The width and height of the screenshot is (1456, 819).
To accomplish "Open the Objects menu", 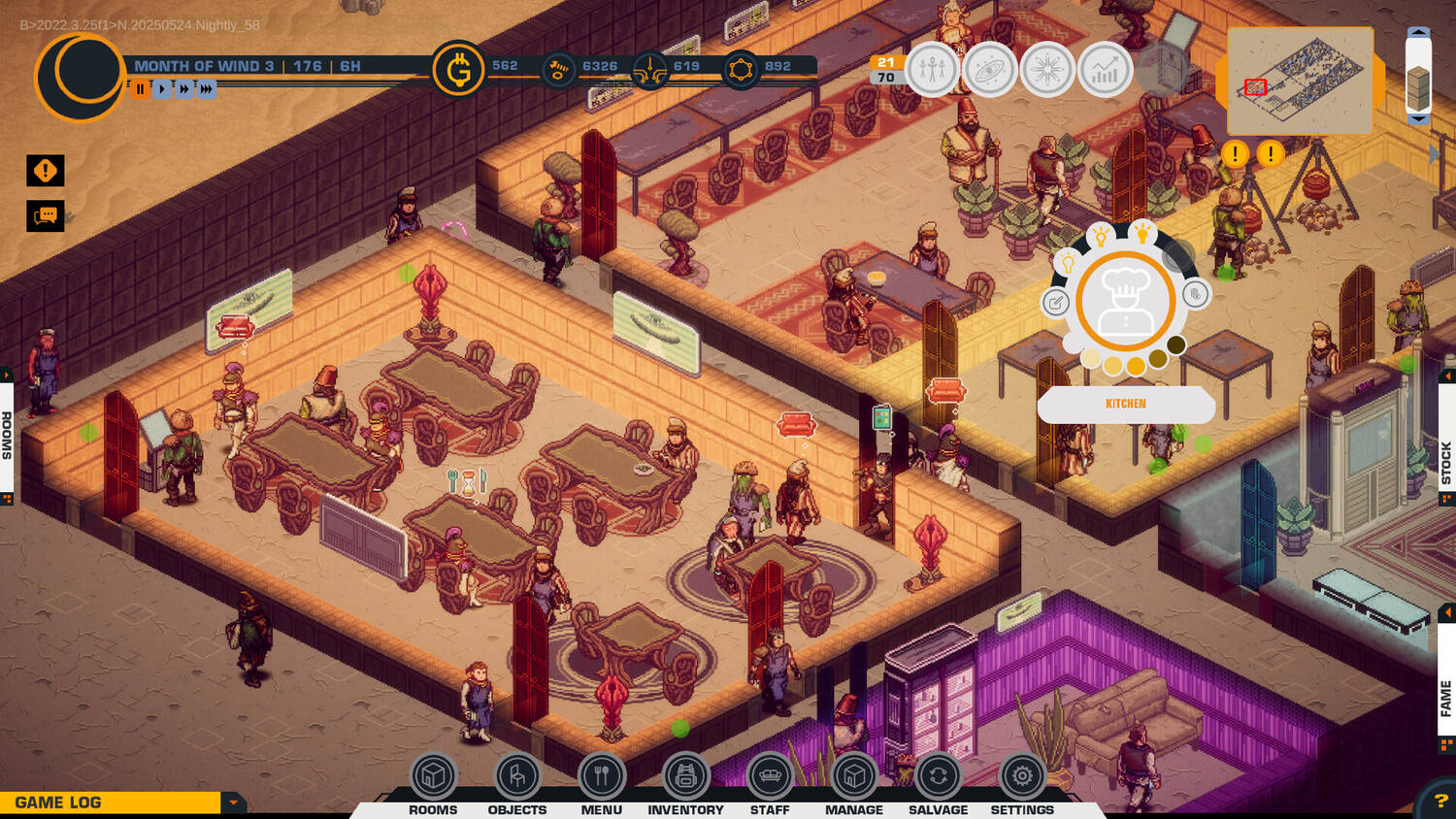I will tap(517, 776).
